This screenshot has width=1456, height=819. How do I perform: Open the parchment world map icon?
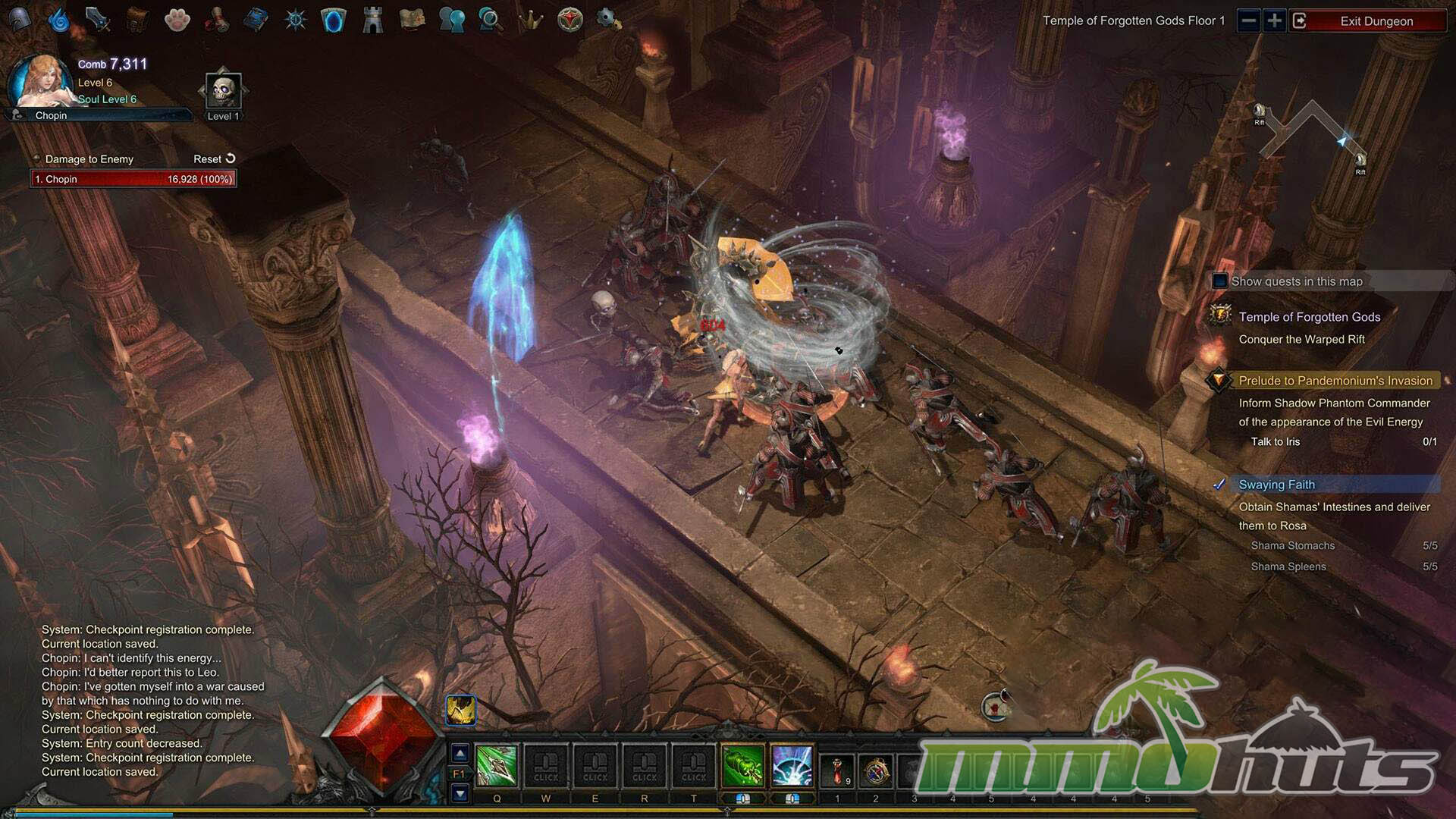412,20
